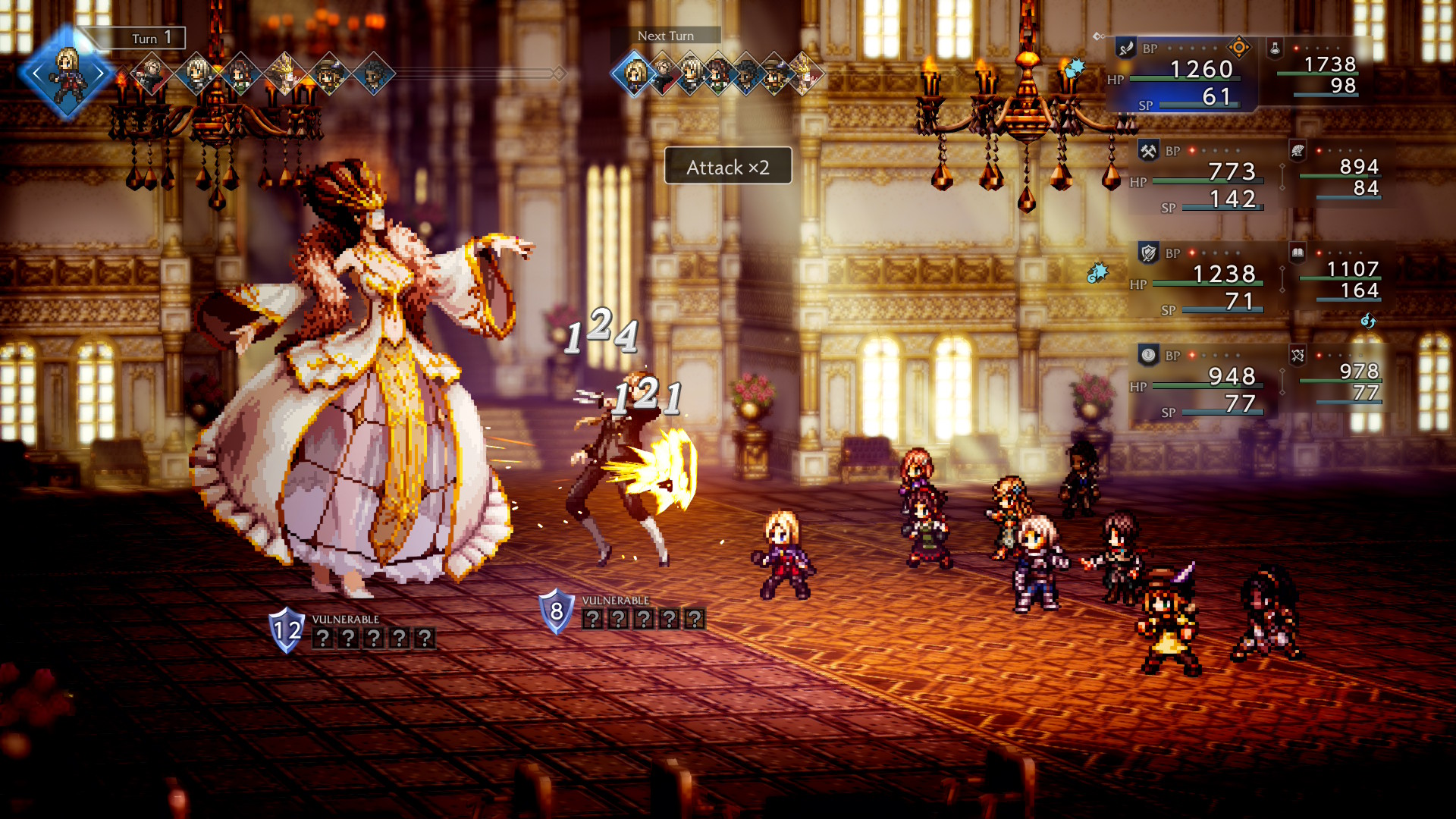Click the Attack ×2 action banner
1456x819 pixels.
pos(728,167)
